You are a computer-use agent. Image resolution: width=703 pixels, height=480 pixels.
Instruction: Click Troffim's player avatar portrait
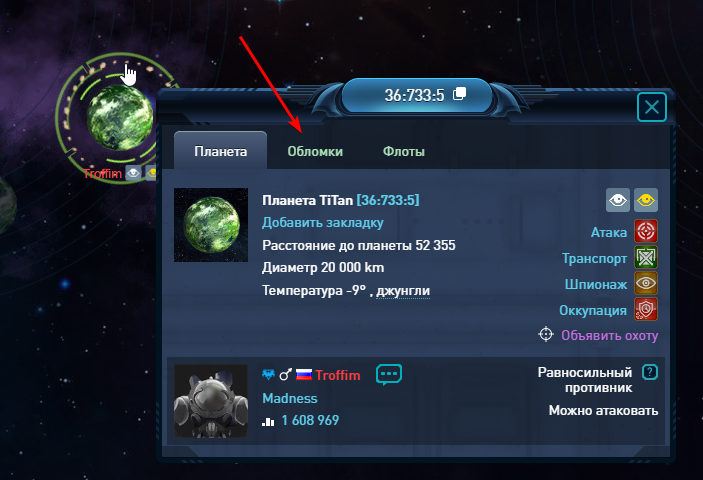pos(211,401)
